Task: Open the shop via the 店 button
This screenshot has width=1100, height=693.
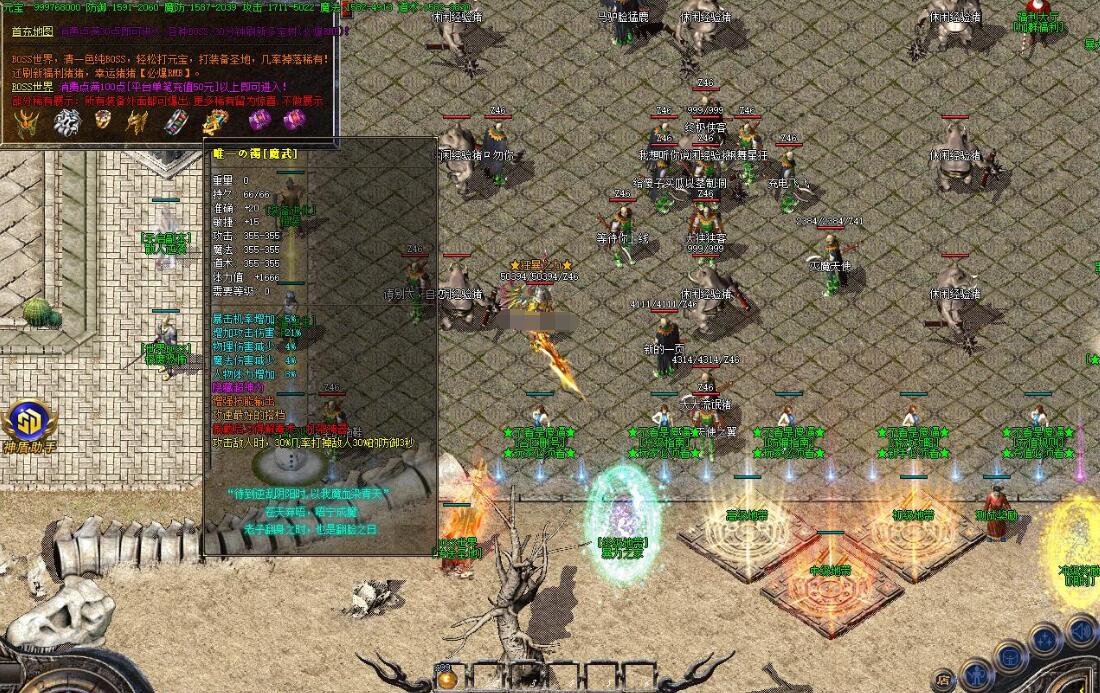Action: 943,678
